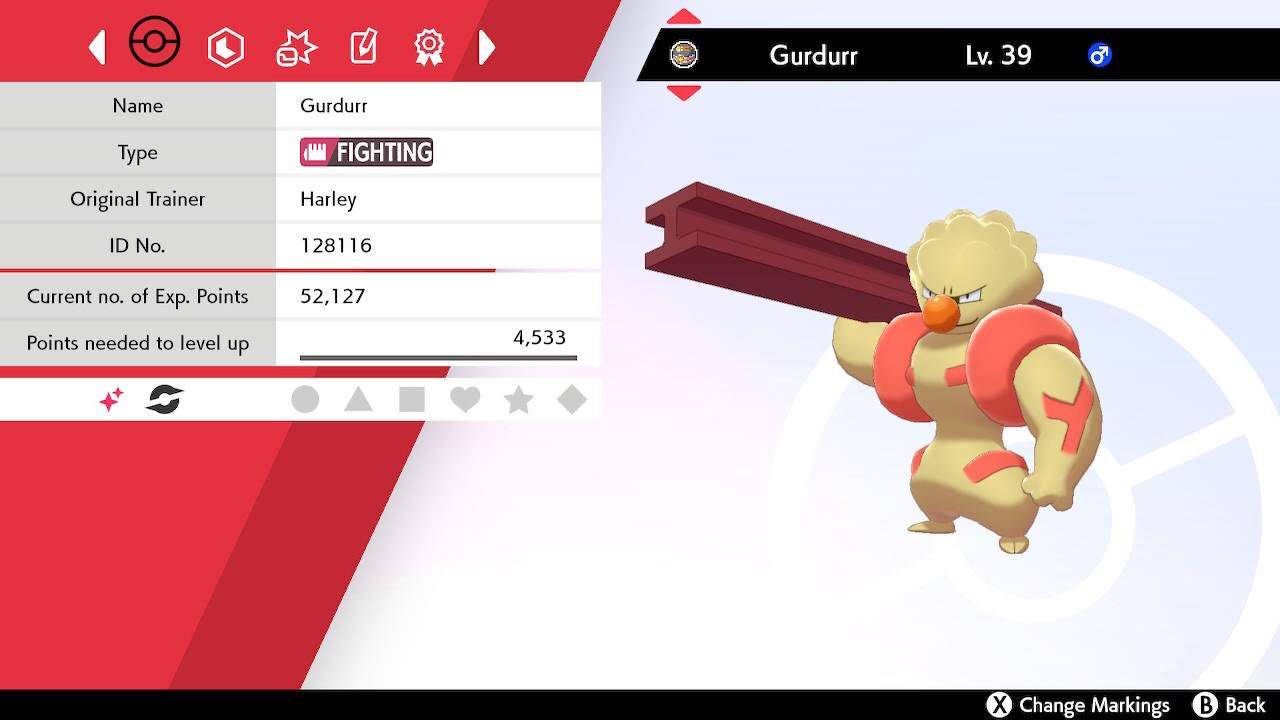Click the down arrow to view next Pokémon
The height and width of the screenshot is (720, 1280).
coord(685,93)
